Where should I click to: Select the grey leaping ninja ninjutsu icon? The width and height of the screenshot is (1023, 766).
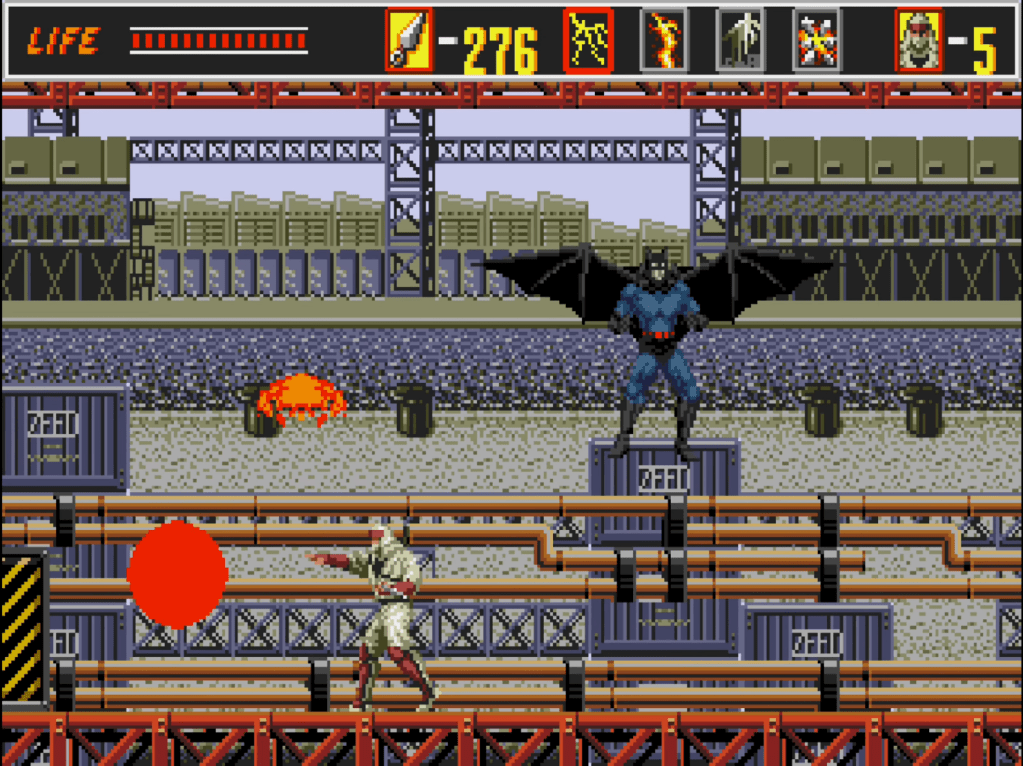[740, 41]
